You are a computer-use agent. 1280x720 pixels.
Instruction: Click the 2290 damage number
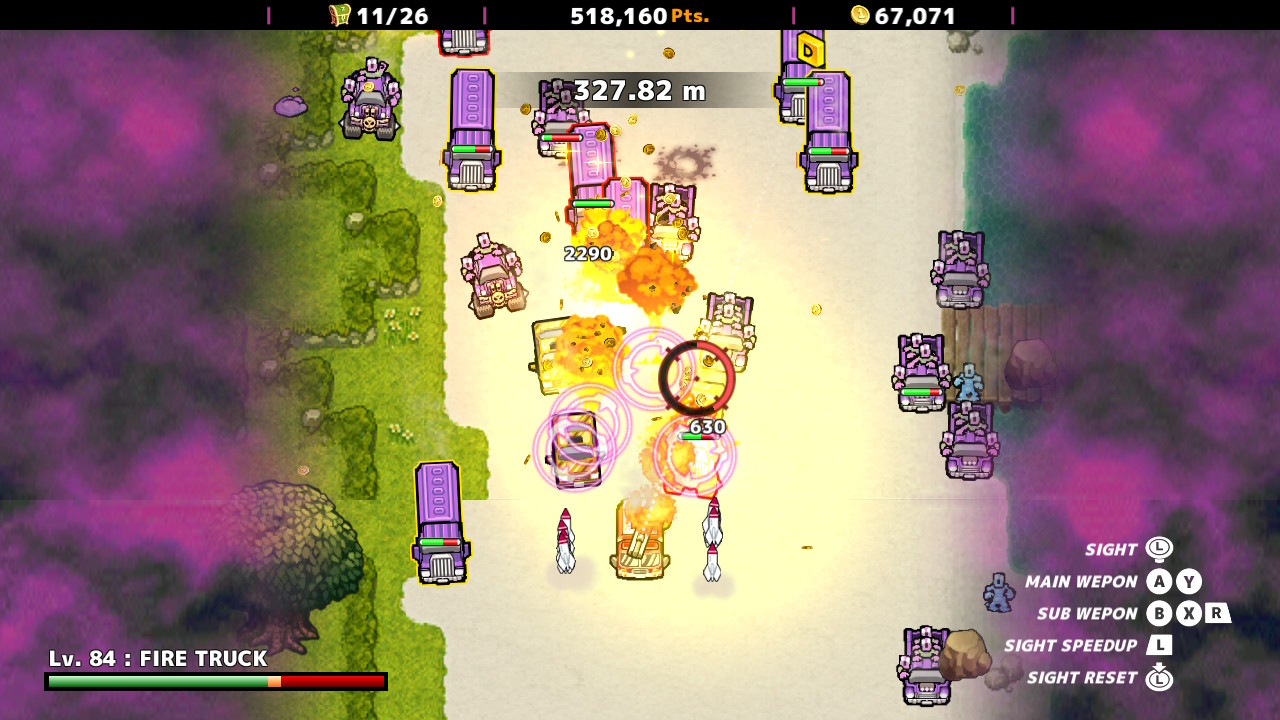586,253
